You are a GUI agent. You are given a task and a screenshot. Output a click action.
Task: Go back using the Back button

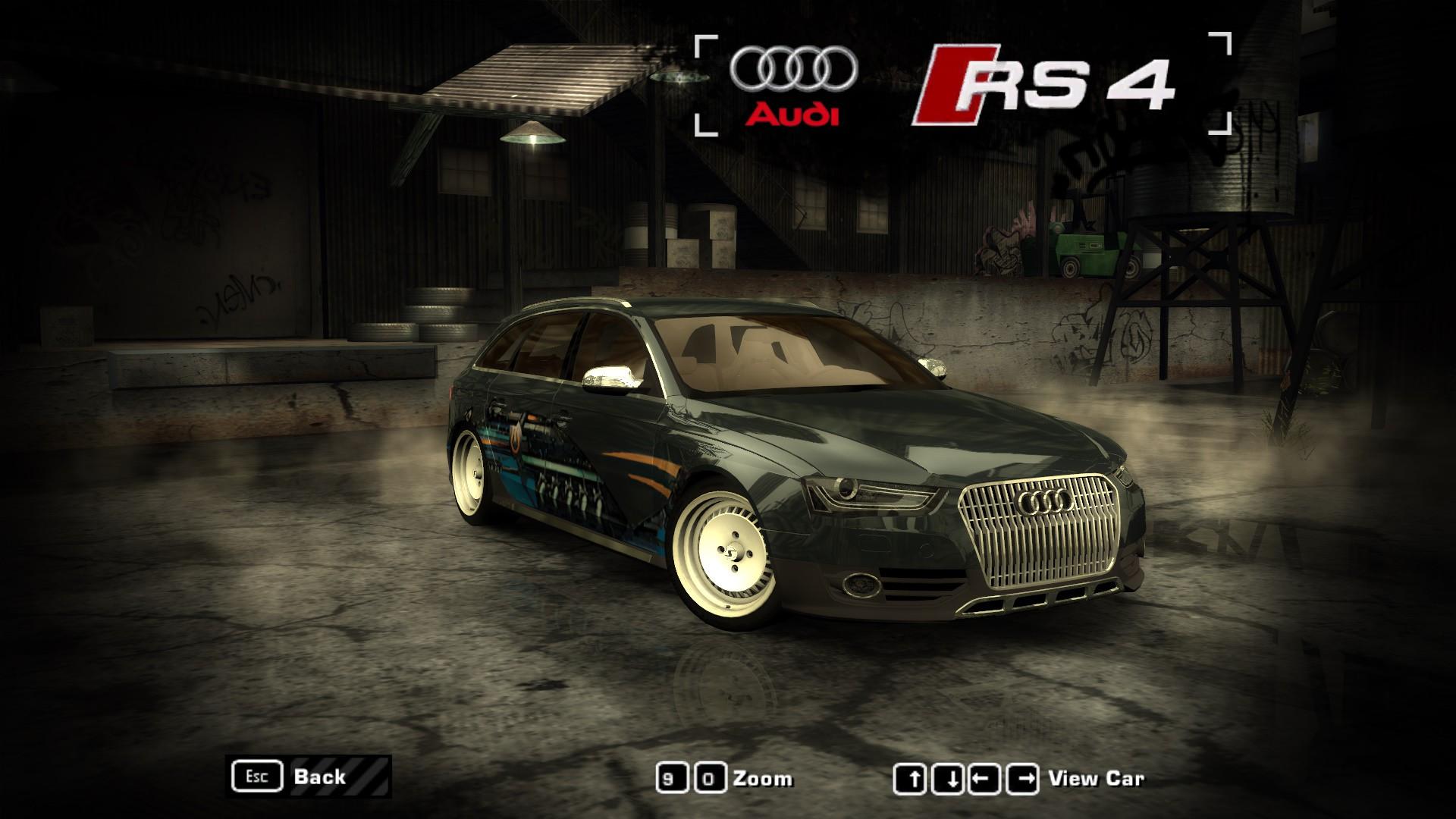(309, 777)
